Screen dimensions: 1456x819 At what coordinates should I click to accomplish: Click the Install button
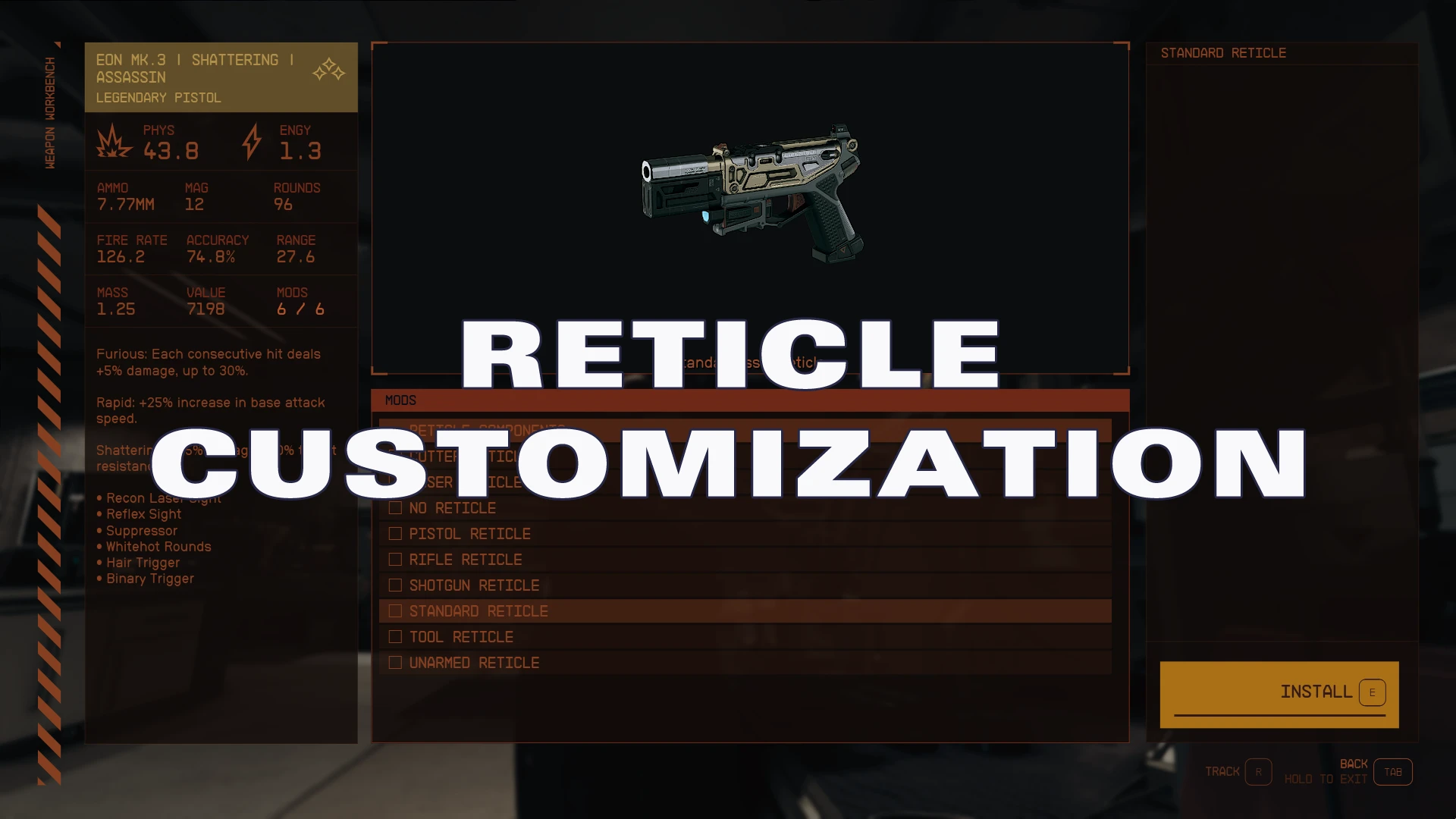coord(1279,692)
